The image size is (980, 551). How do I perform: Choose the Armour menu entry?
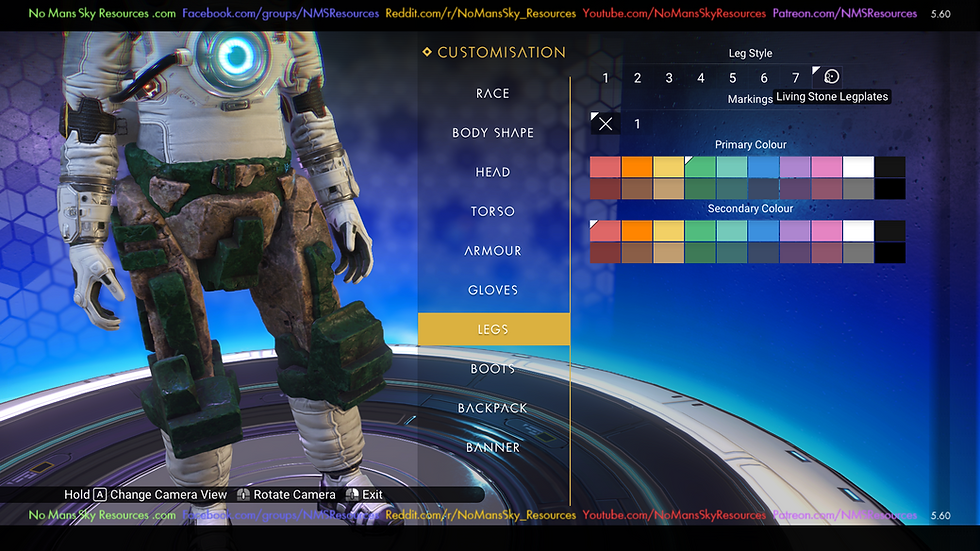[493, 251]
